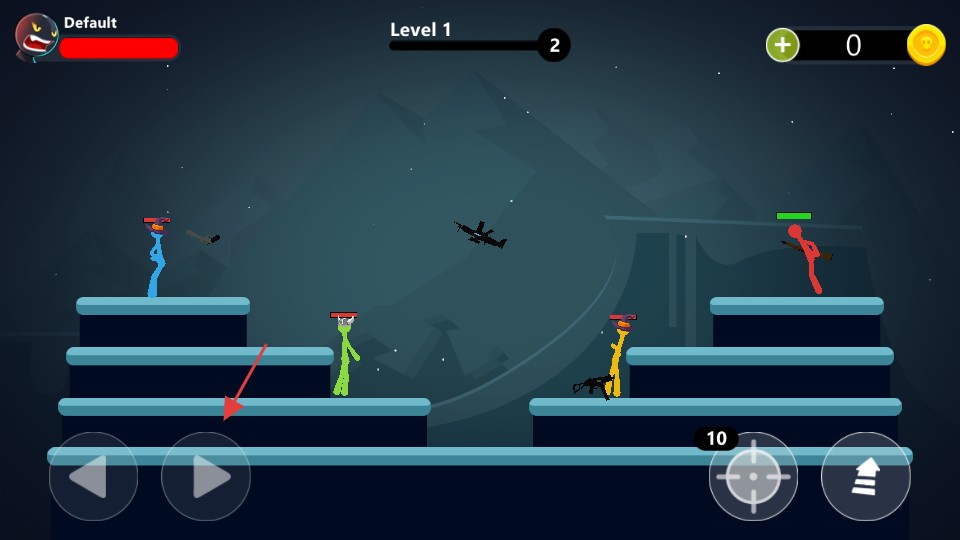Image resolution: width=960 pixels, height=540 pixels.
Task: Add coins with the green plus button
Action: tap(782, 45)
